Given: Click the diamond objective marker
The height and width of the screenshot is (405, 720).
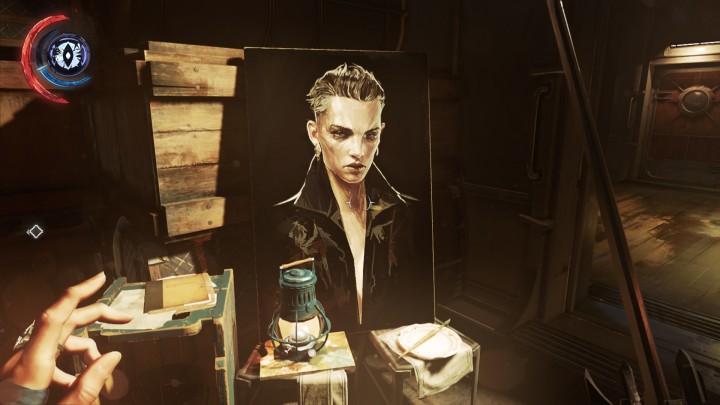Looking at the screenshot, I should tap(35, 231).
